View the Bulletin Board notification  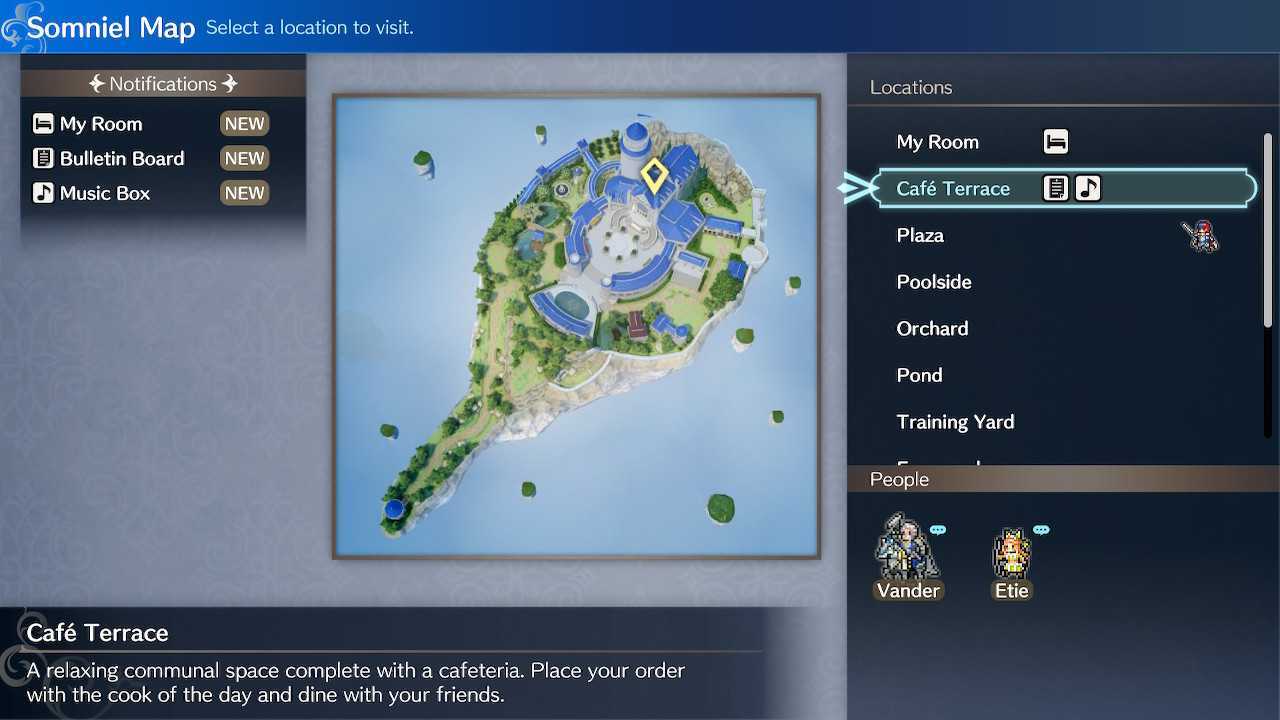coord(122,159)
